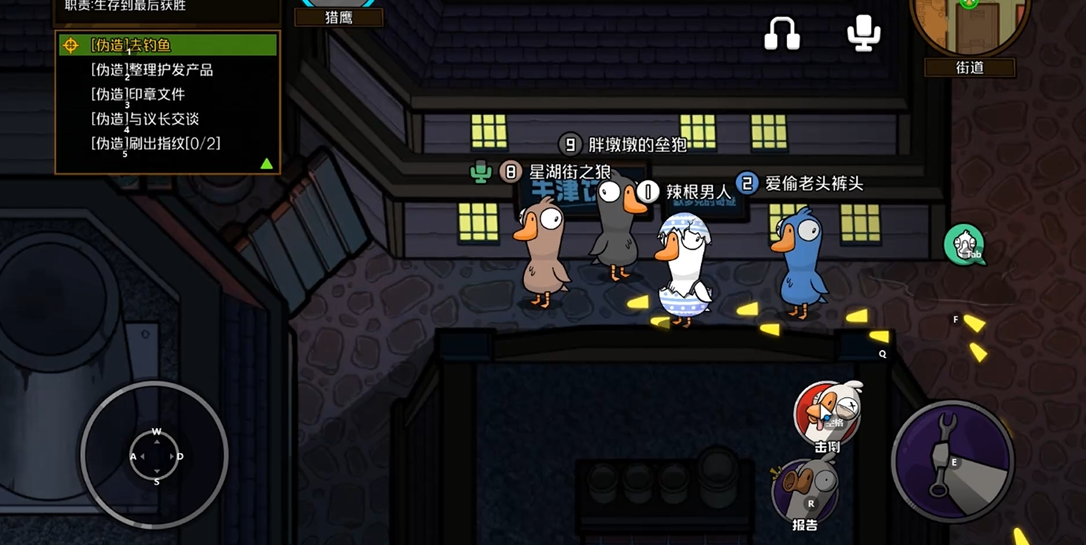This screenshot has height=545, width=1086.
Task: Select the 与议长交谈 task
Action: pos(145,119)
